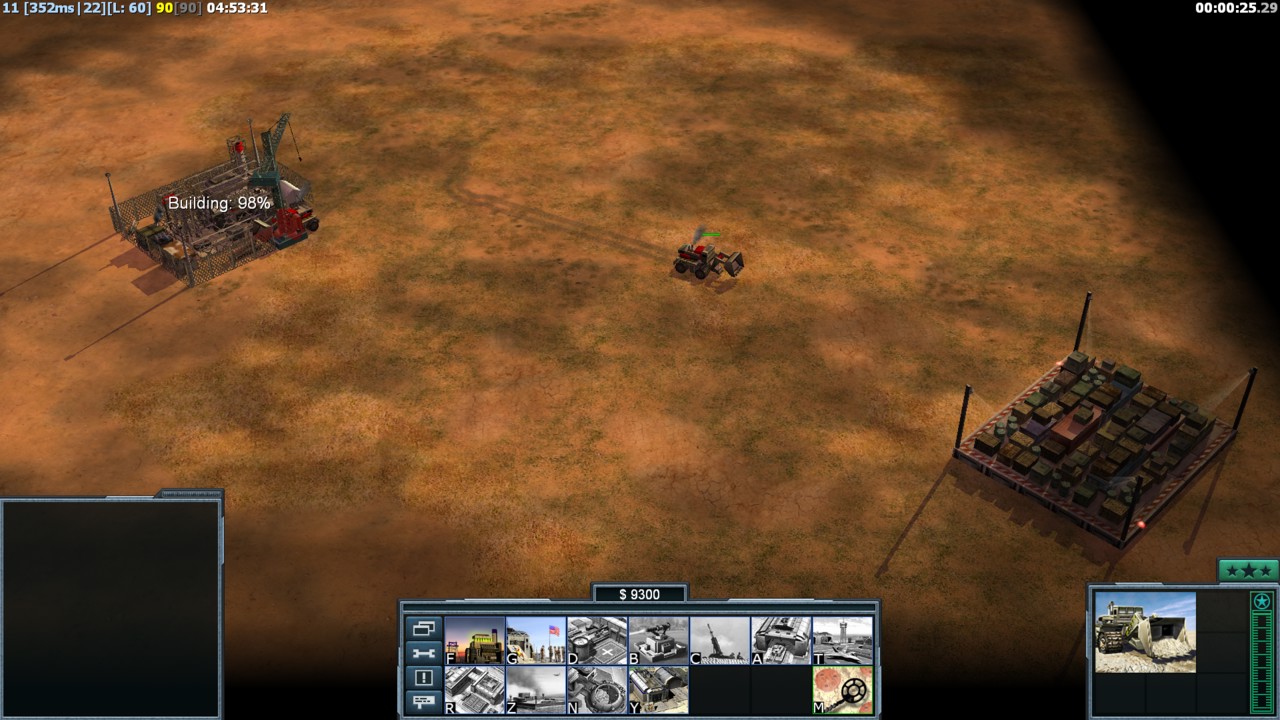Select the Barracks build icon with flag
This screenshot has height=720, width=1280.
(536, 640)
